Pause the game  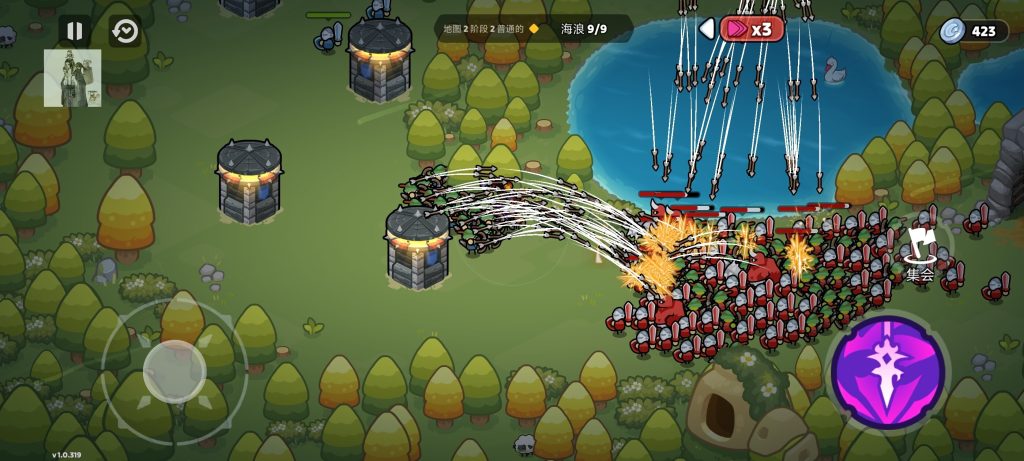pyautogui.click(x=74, y=31)
